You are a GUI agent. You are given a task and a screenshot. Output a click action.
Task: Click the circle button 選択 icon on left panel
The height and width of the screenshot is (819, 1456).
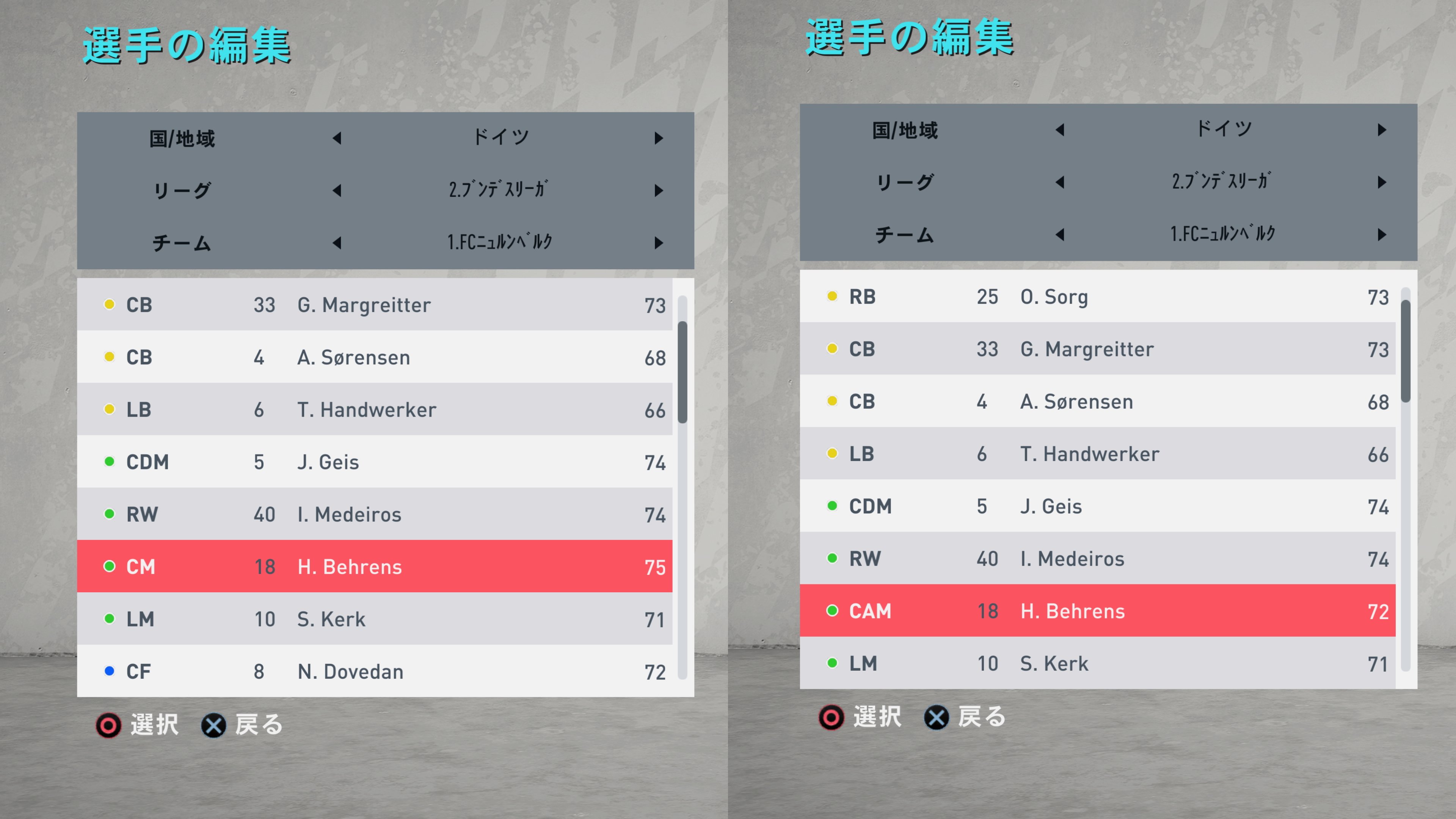click(109, 726)
